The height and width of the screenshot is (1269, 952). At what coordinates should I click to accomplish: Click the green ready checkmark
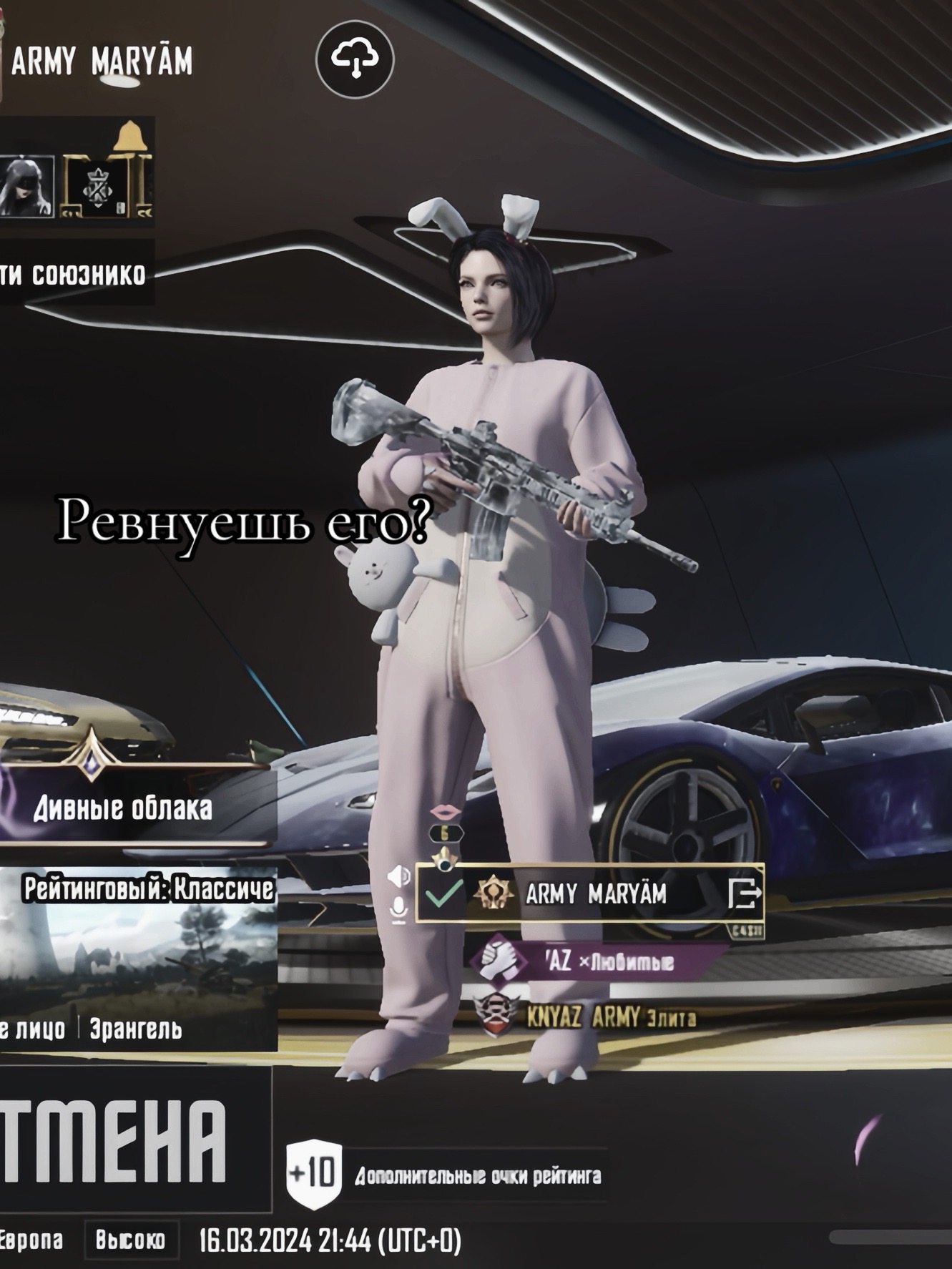[x=443, y=893]
